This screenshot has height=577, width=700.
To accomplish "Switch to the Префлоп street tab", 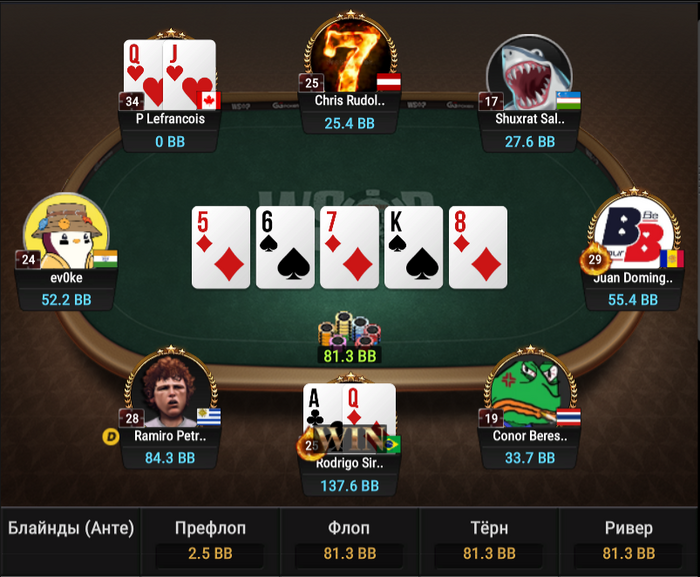I will 210,540.
